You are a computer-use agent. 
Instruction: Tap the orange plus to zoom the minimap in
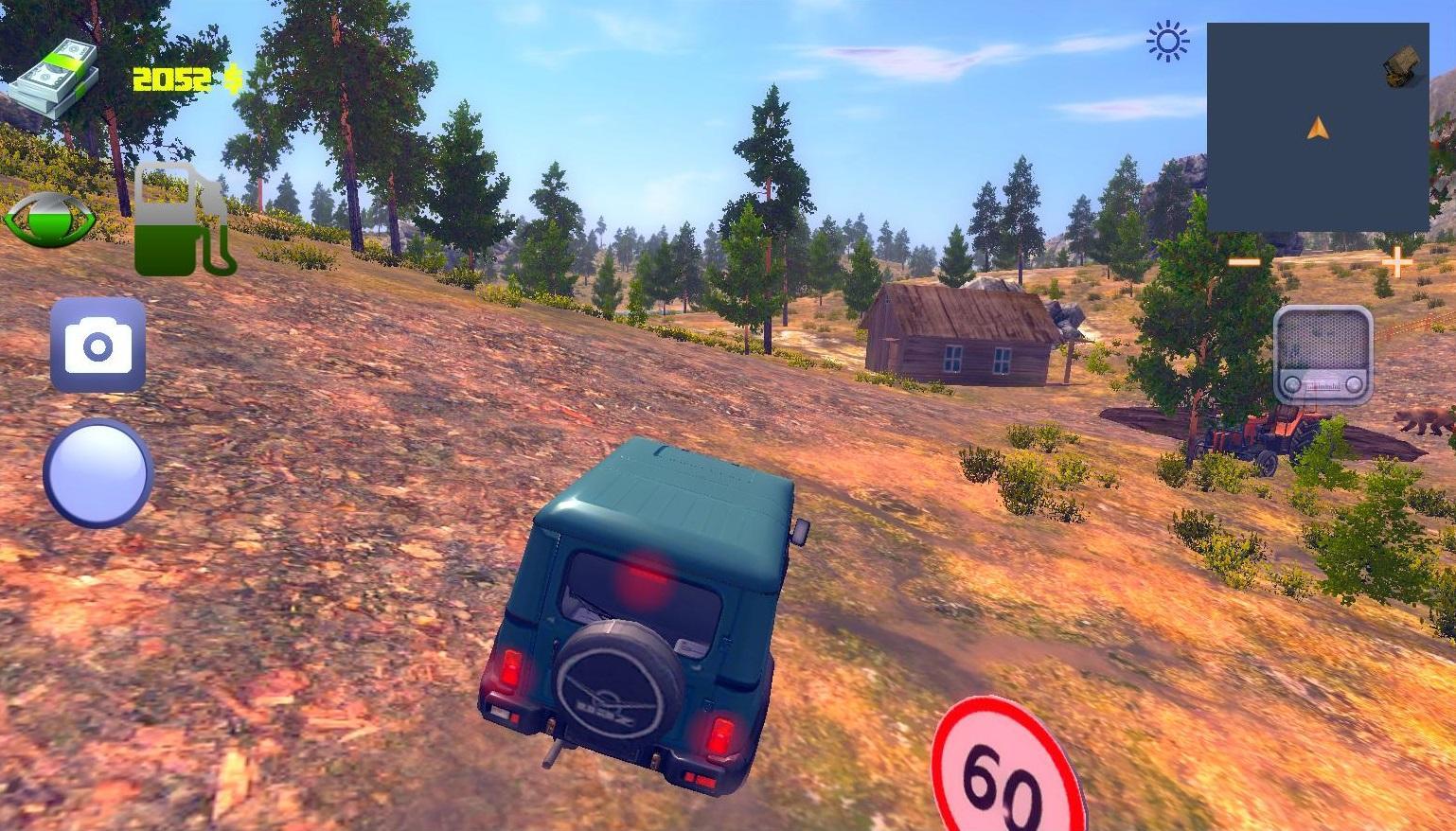click(1396, 262)
